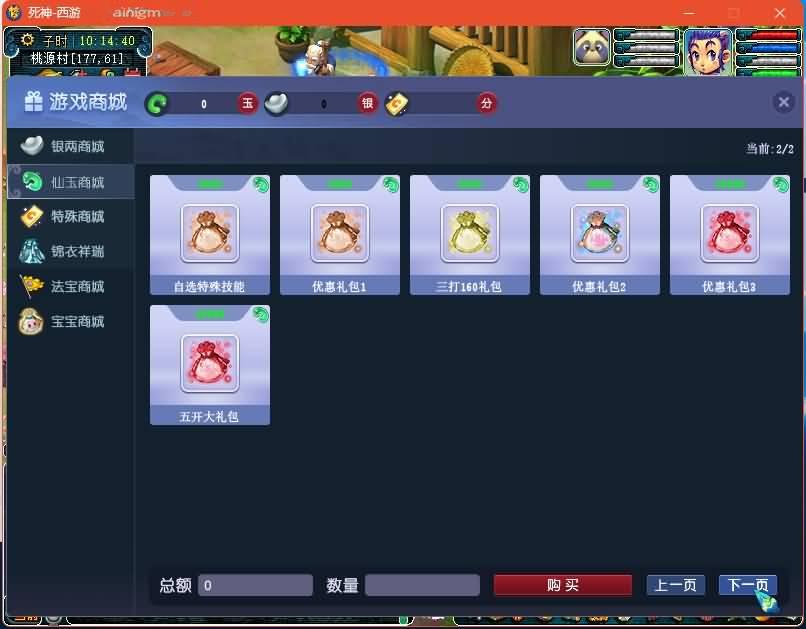Open the 特殊商城 shop category
Image resolution: width=806 pixels, height=629 pixels.
click(70, 217)
